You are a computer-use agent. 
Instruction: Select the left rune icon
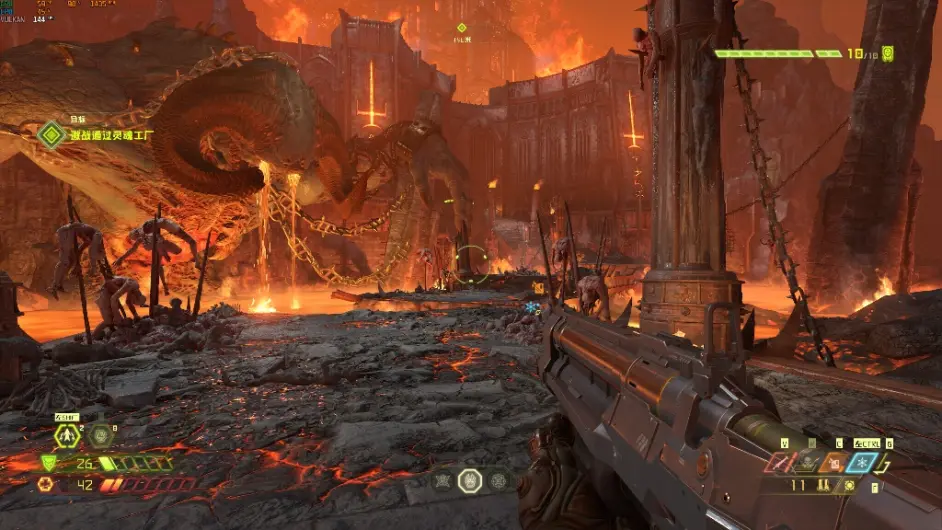(441, 481)
